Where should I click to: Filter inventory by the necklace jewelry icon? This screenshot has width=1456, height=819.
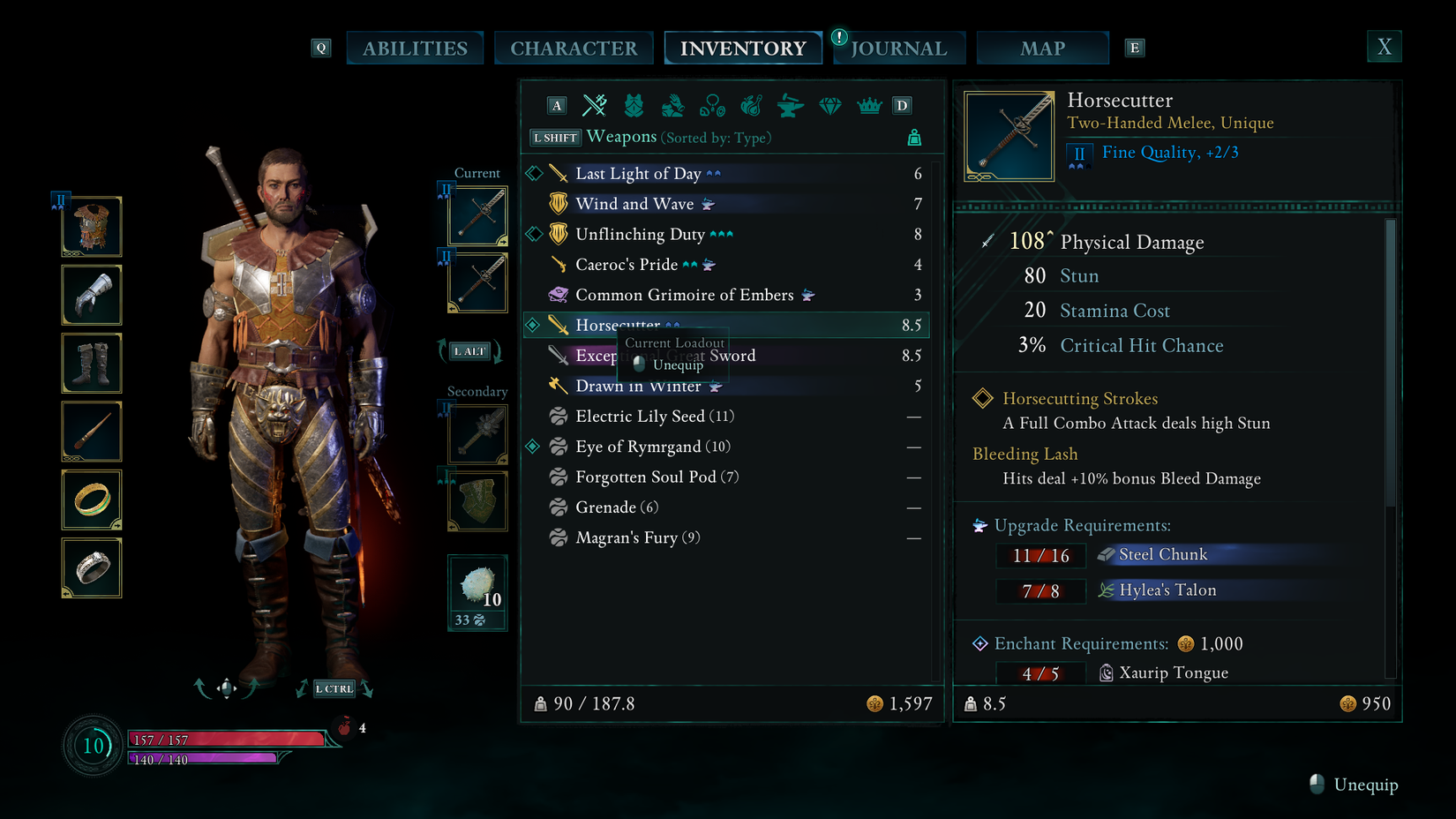click(712, 105)
